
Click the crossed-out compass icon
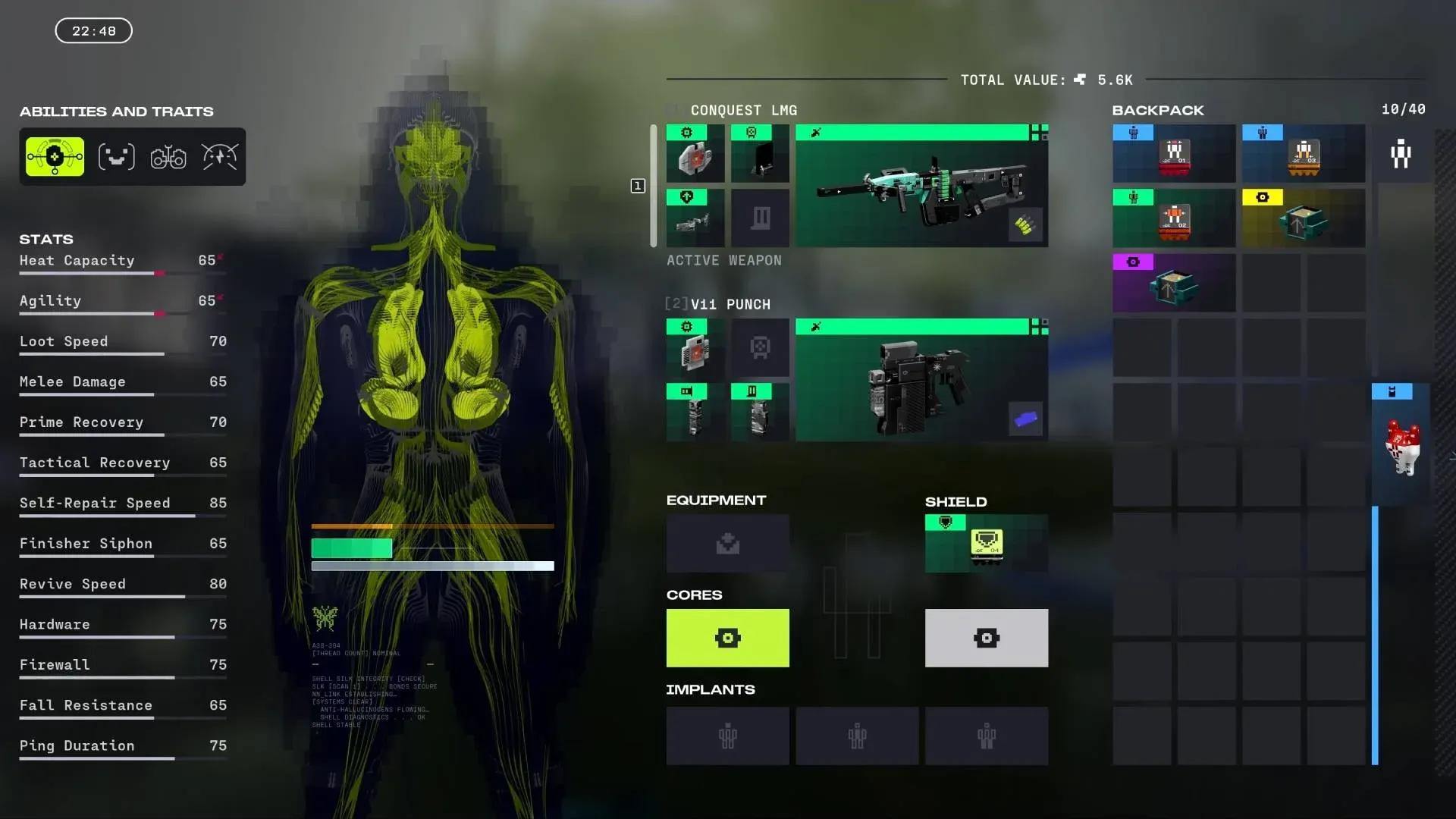click(x=218, y=155)
